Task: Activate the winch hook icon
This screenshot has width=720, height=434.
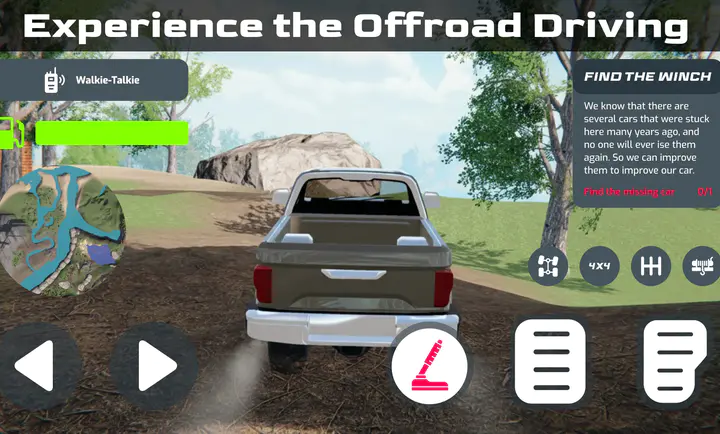Action: click(700, 266)
